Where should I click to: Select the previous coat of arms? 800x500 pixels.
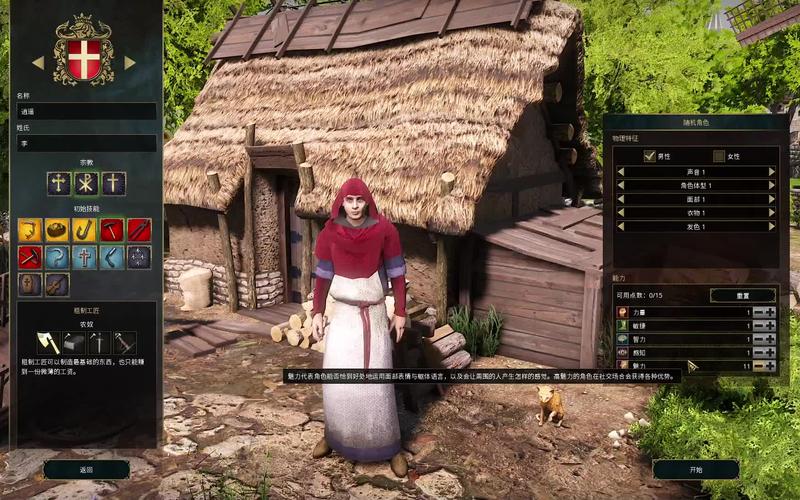point(38,62)
